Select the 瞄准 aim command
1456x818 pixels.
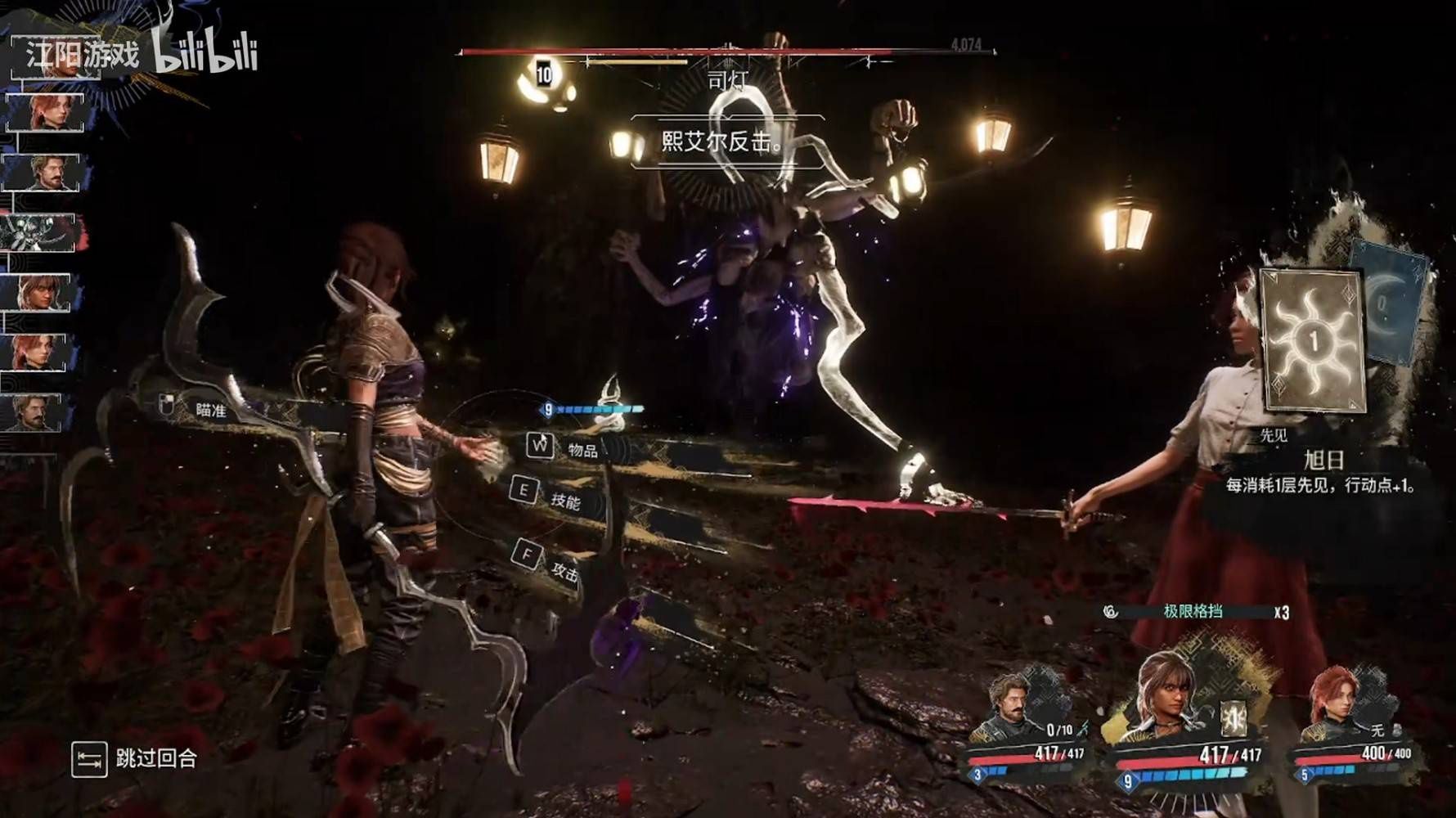click(196, 408)
